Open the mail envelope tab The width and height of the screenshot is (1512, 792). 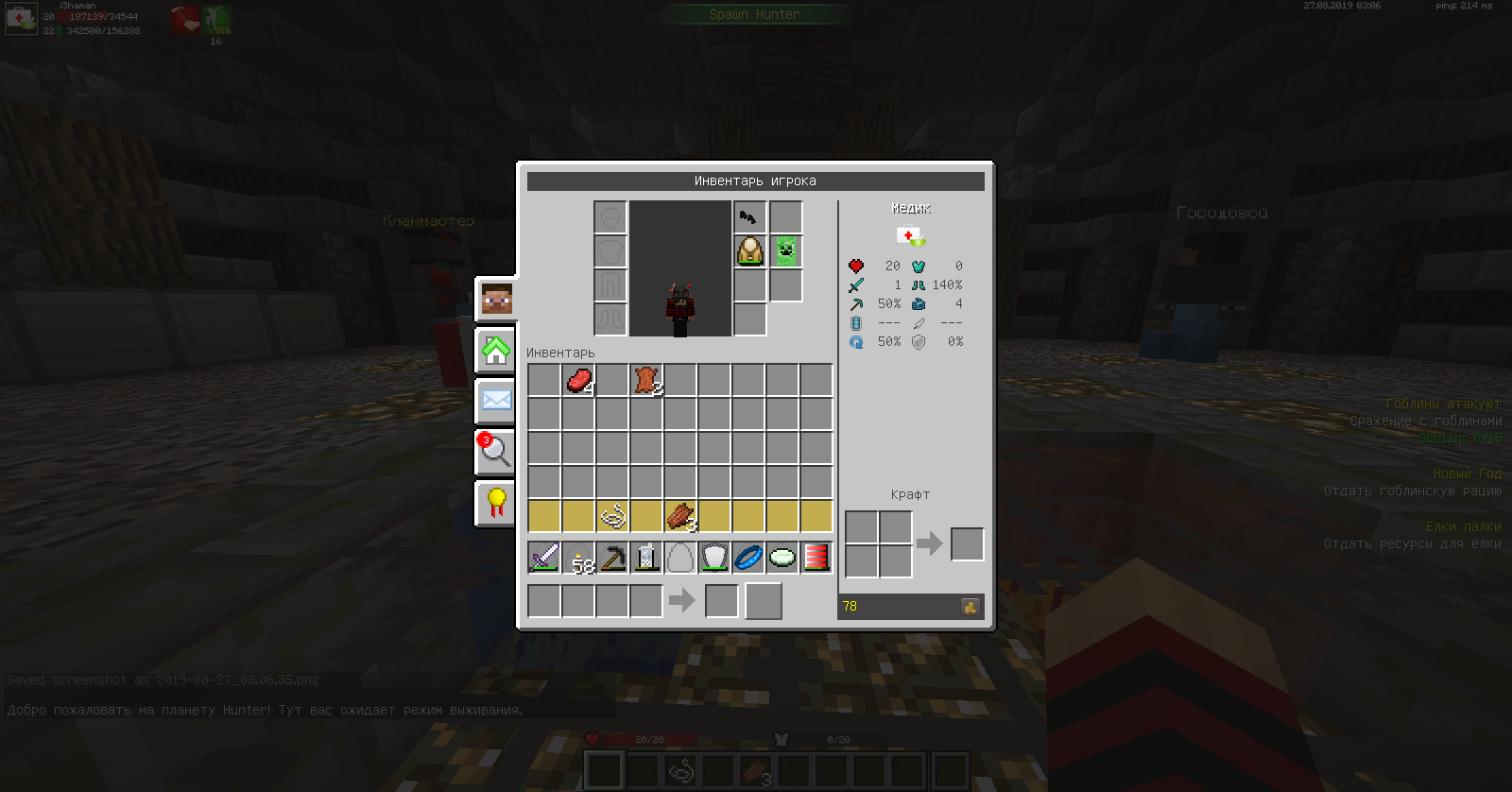pos(496,400)
